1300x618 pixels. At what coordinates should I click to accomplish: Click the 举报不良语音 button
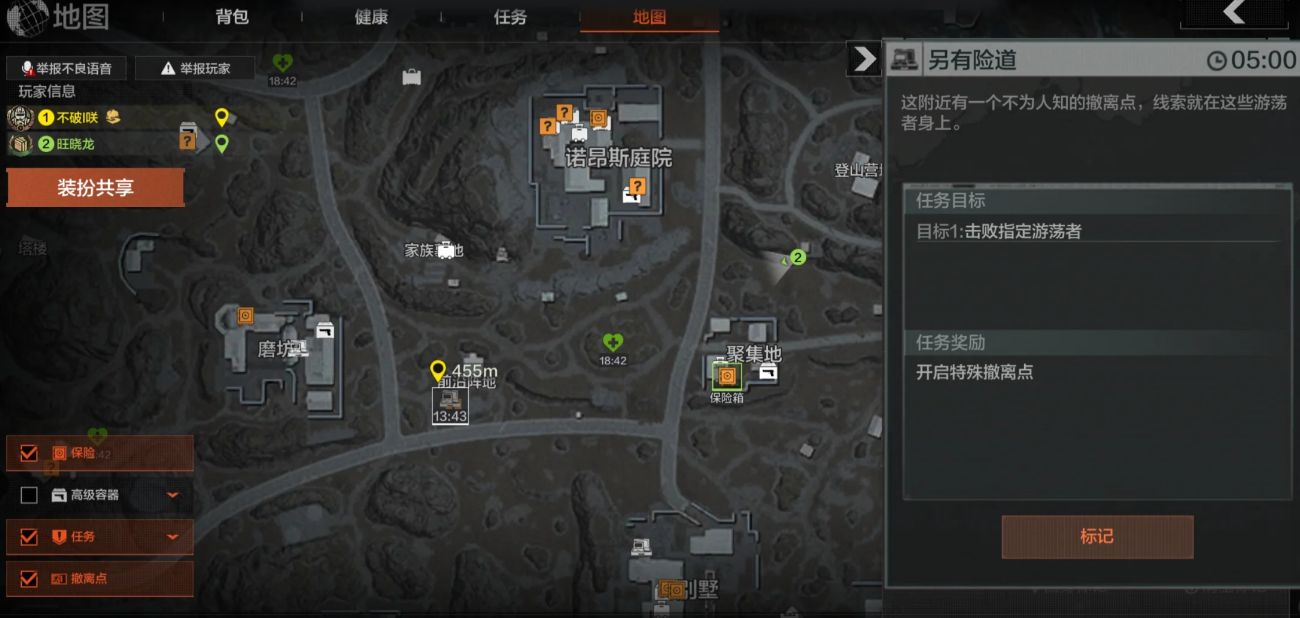point(66,69)
